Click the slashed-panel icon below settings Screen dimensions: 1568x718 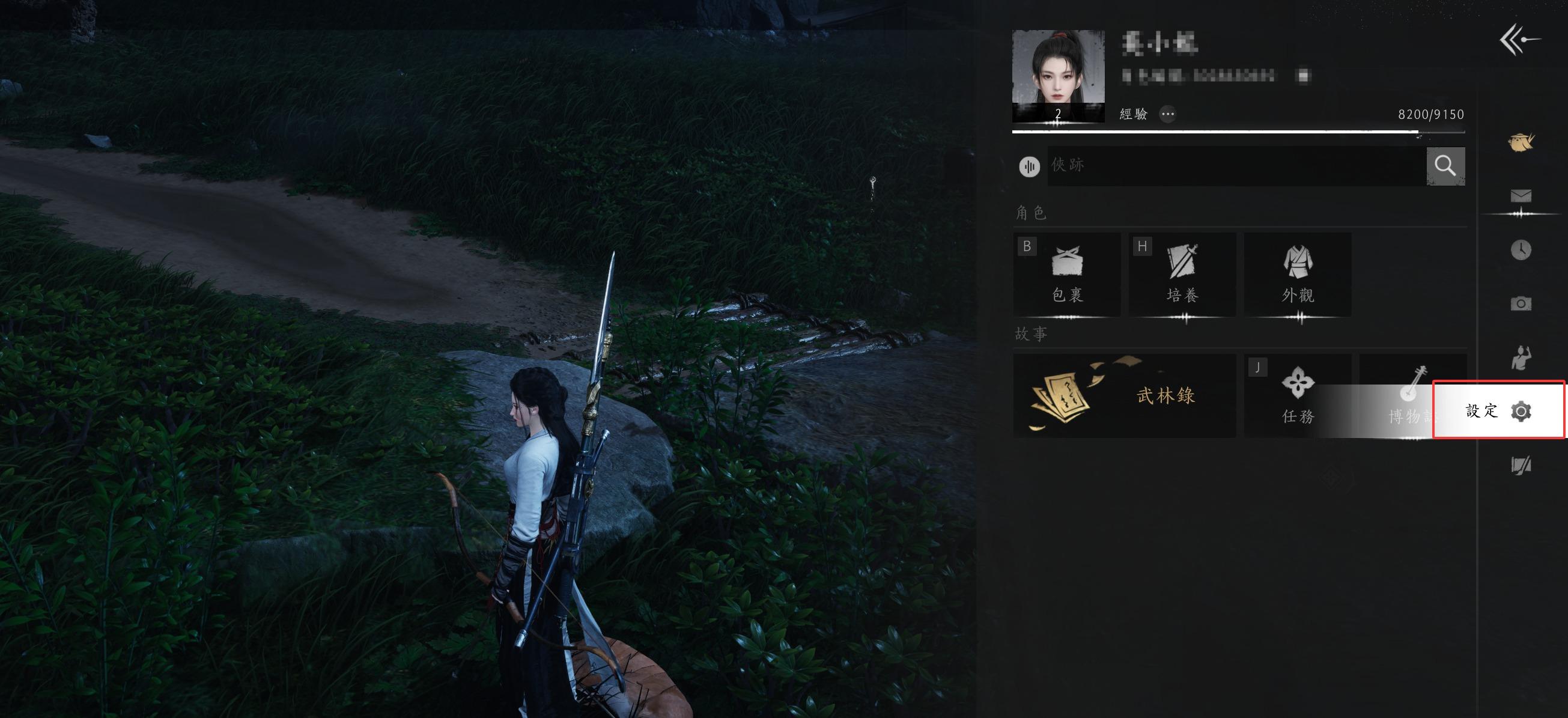pyautogui.click(x=1521, y=465)
